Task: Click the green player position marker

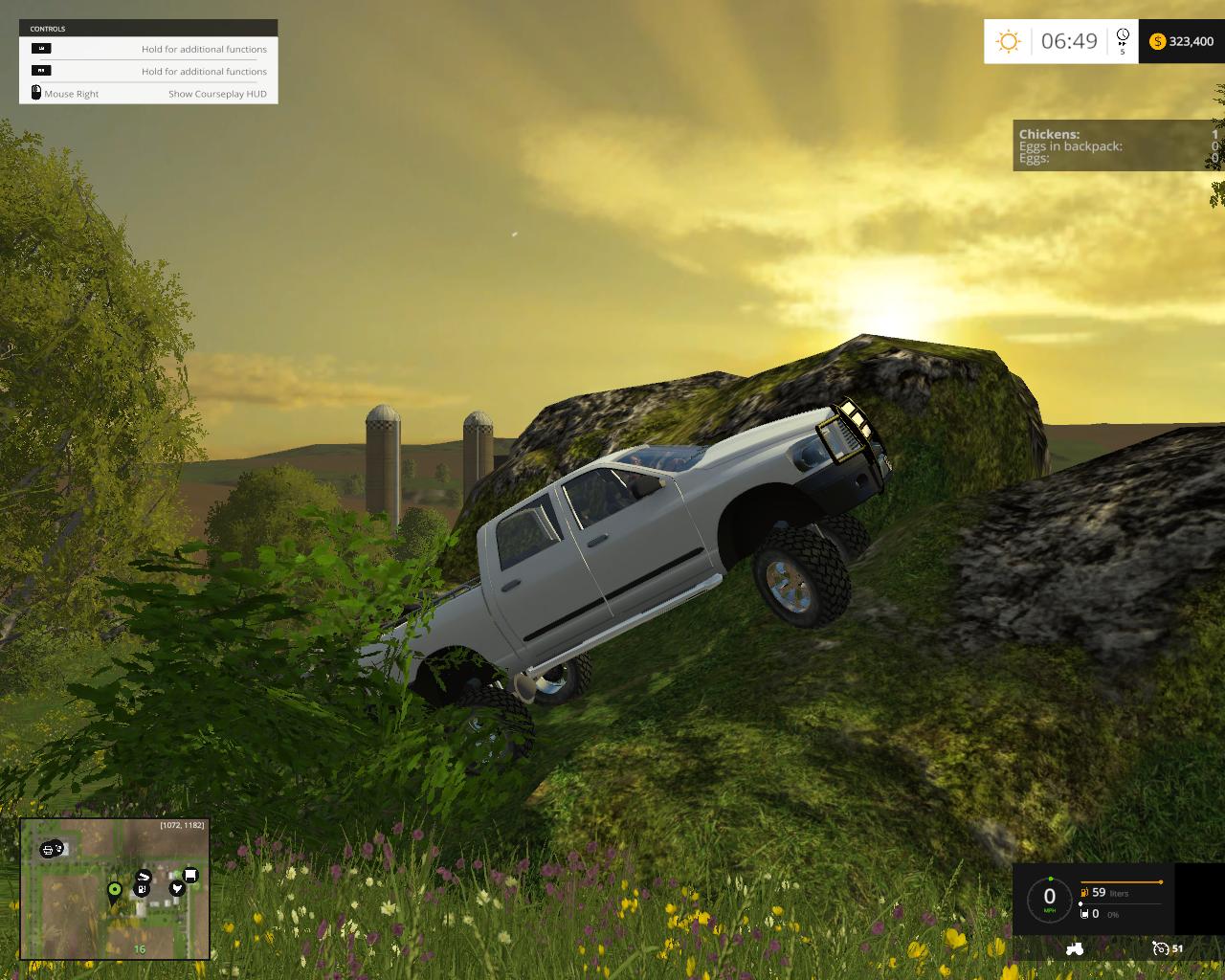Action: click(114, 890)
